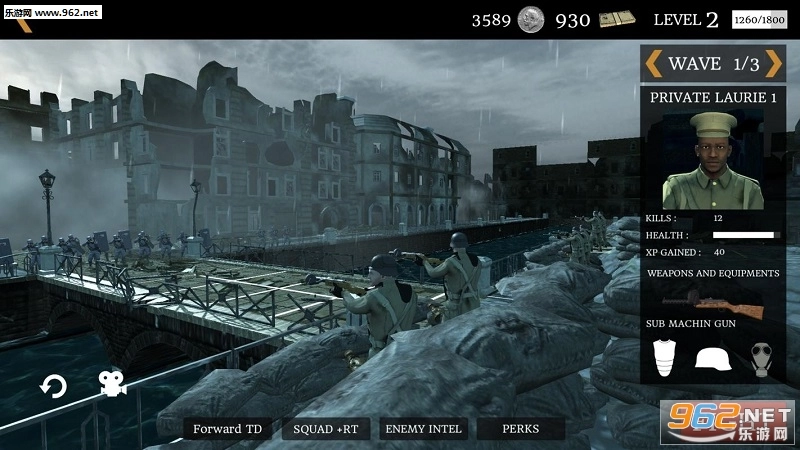Viewport: 800px width, 450px height.
Task: Choose the sub machine gun weapon icon
Action: (712, 300)
